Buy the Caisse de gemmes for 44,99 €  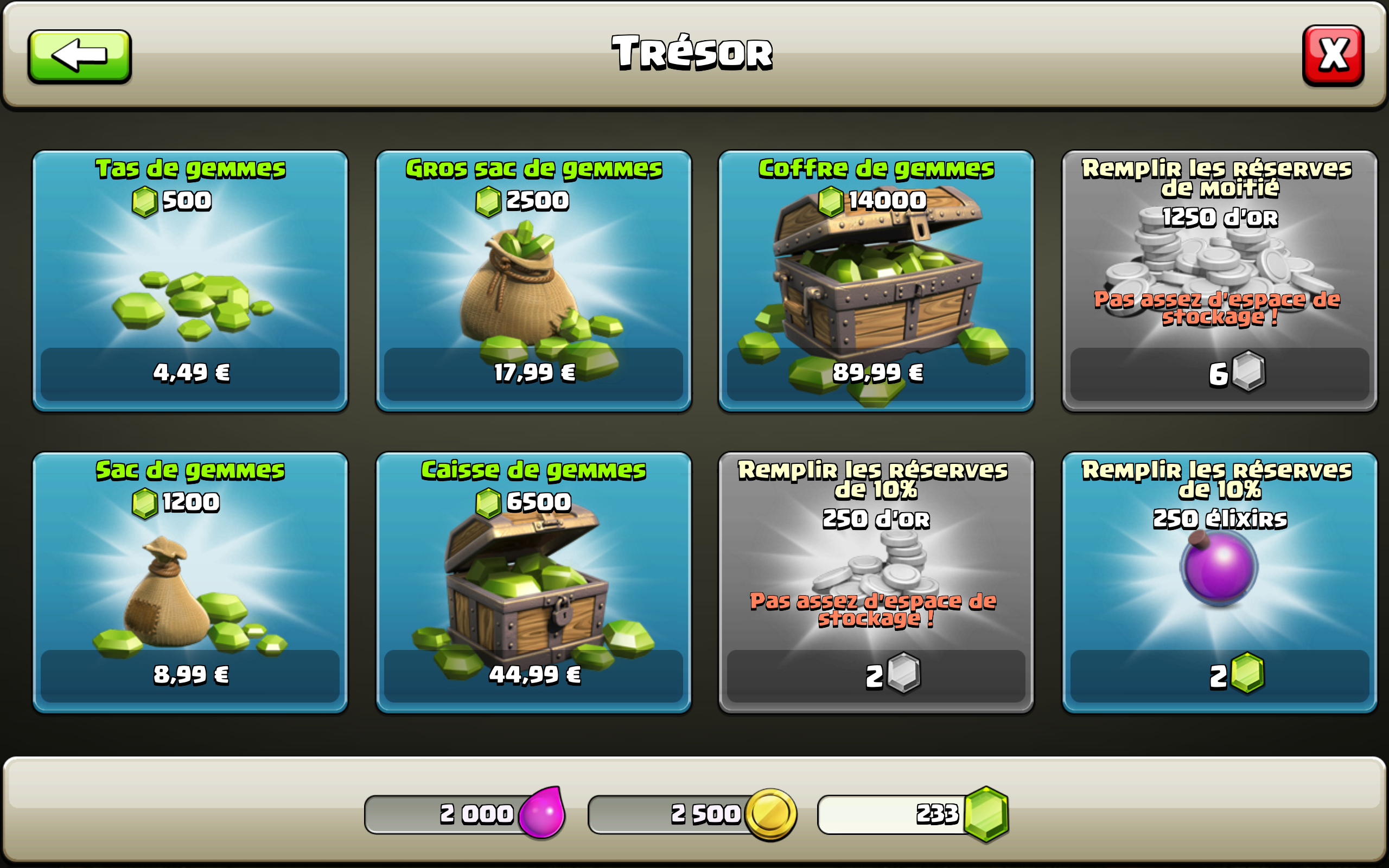[x=533, y=582]
